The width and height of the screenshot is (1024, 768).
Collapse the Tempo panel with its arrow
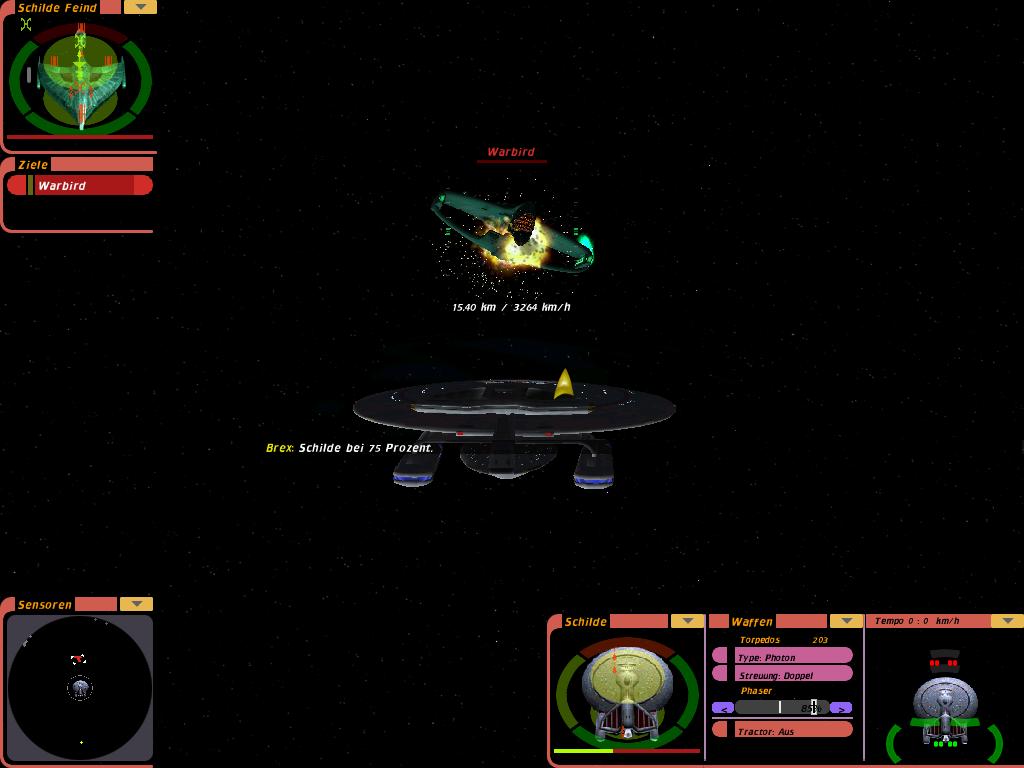point(1006,621)
